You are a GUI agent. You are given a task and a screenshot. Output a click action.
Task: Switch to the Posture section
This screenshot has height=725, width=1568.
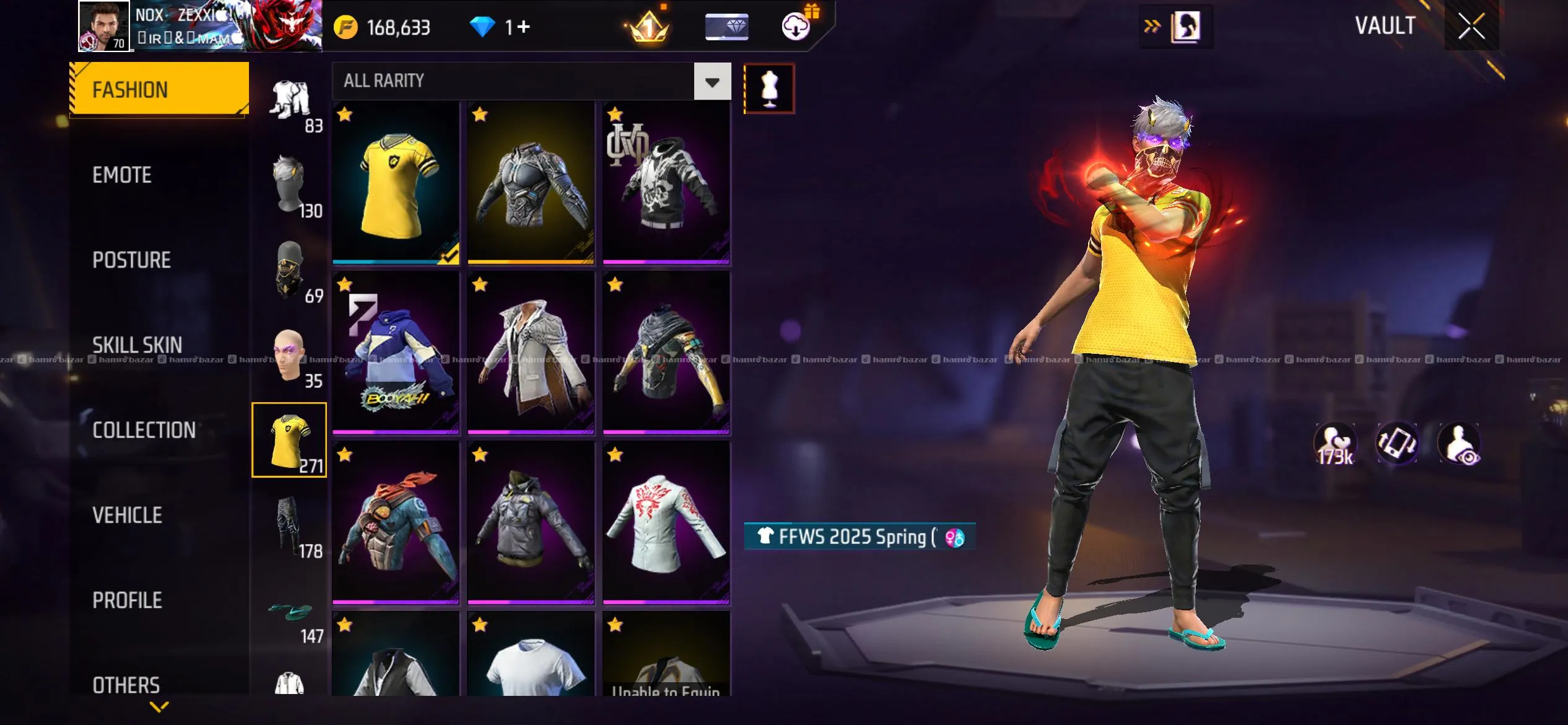tap(131, 260)
